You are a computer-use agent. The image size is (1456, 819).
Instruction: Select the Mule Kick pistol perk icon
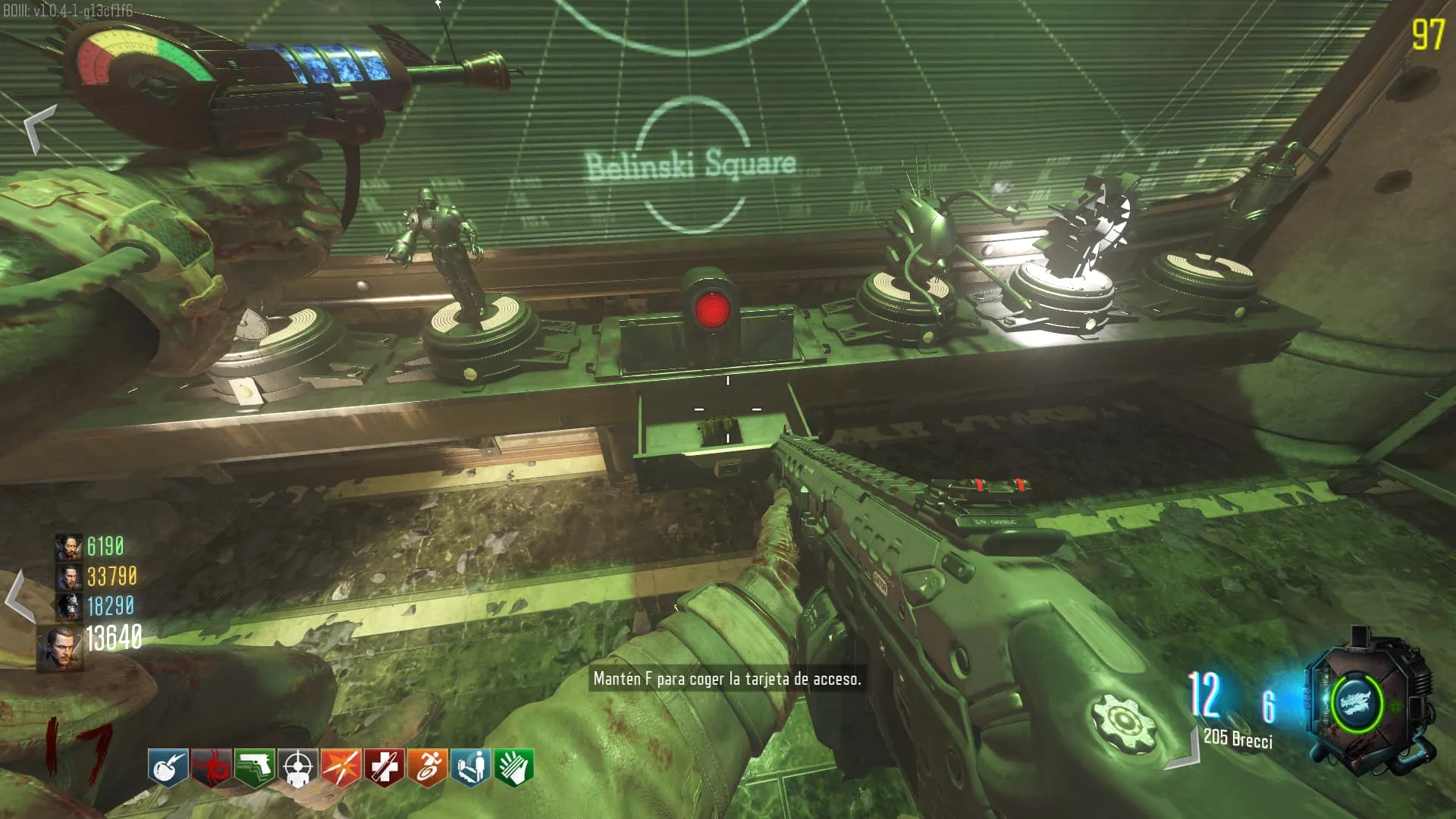click(254, 768)
